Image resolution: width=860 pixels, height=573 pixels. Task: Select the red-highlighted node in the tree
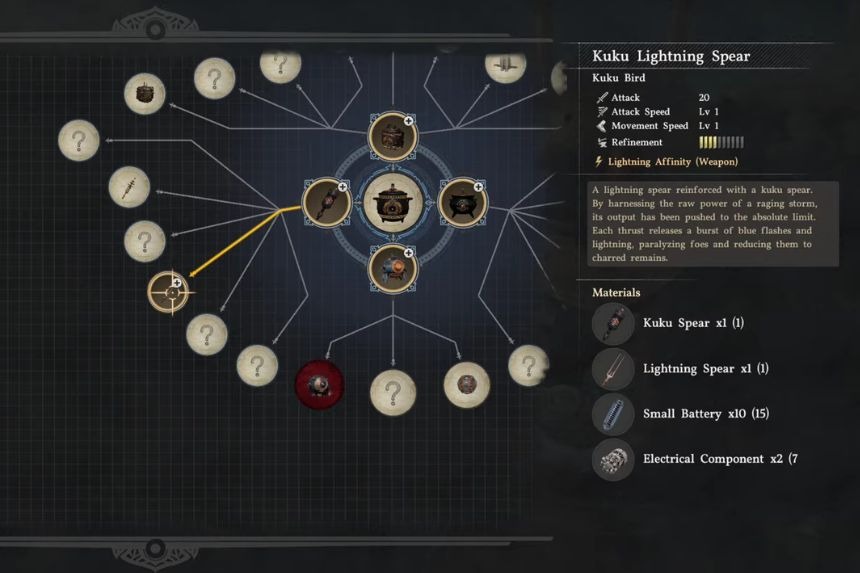coord(319,384)
